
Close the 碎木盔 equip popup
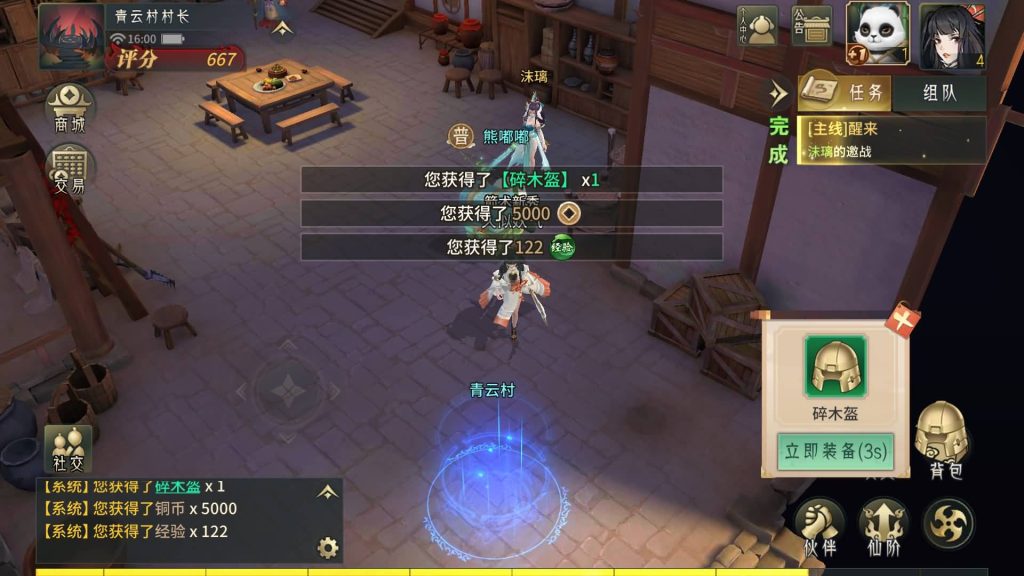tap(900, 320)
